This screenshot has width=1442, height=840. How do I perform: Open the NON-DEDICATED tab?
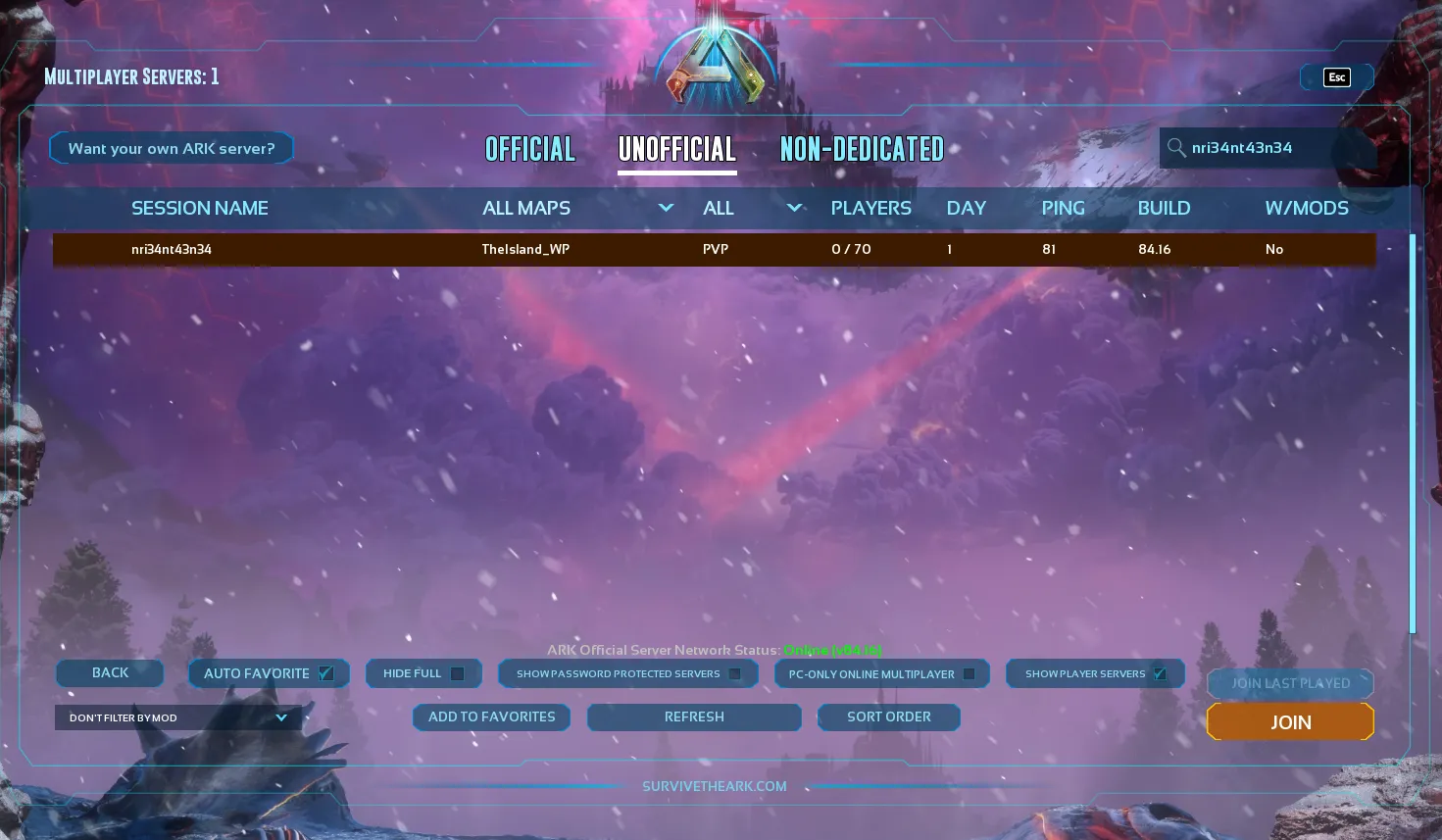pos(862,149)
